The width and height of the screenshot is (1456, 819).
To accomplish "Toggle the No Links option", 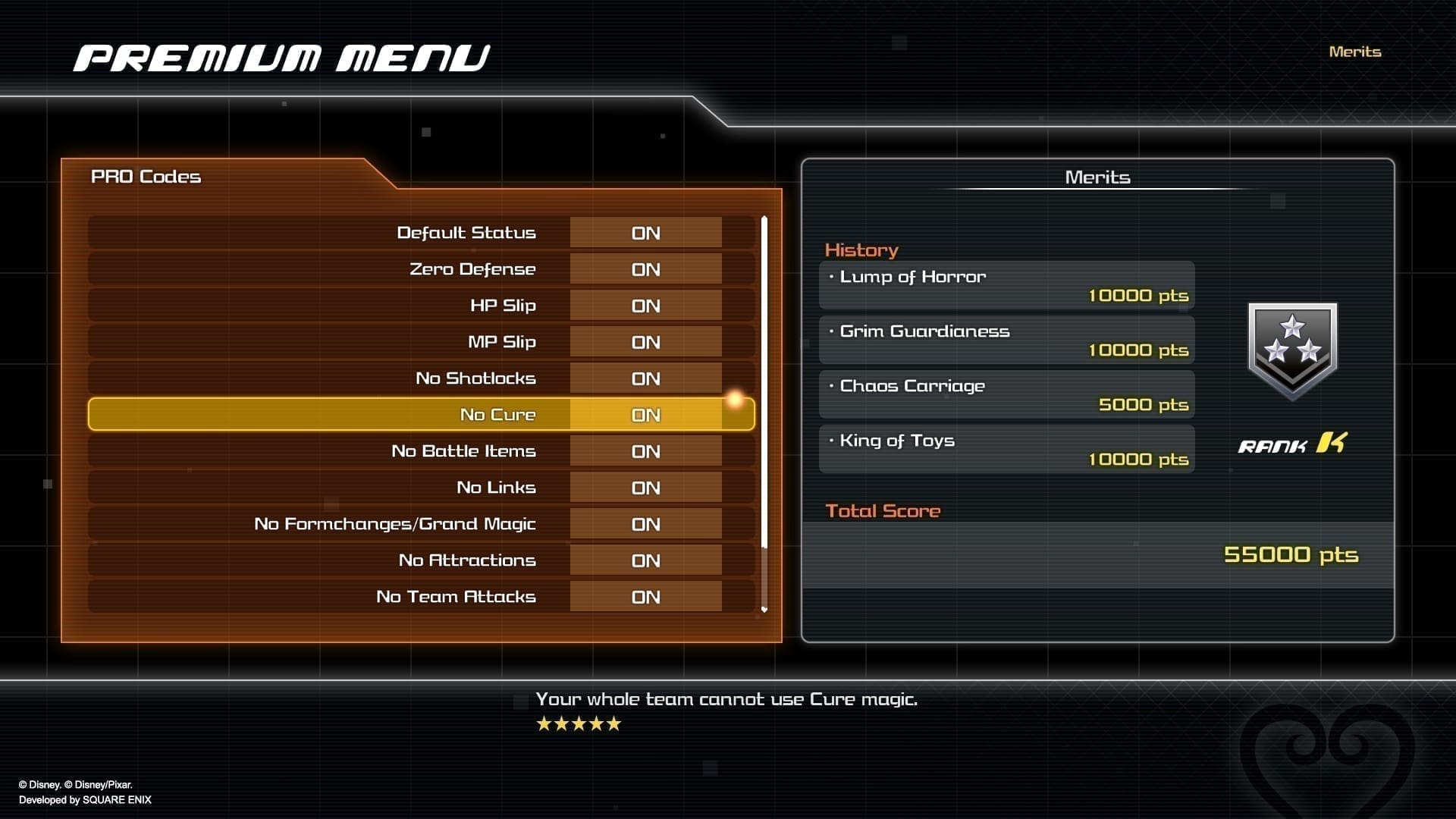I will coord(645,488).
